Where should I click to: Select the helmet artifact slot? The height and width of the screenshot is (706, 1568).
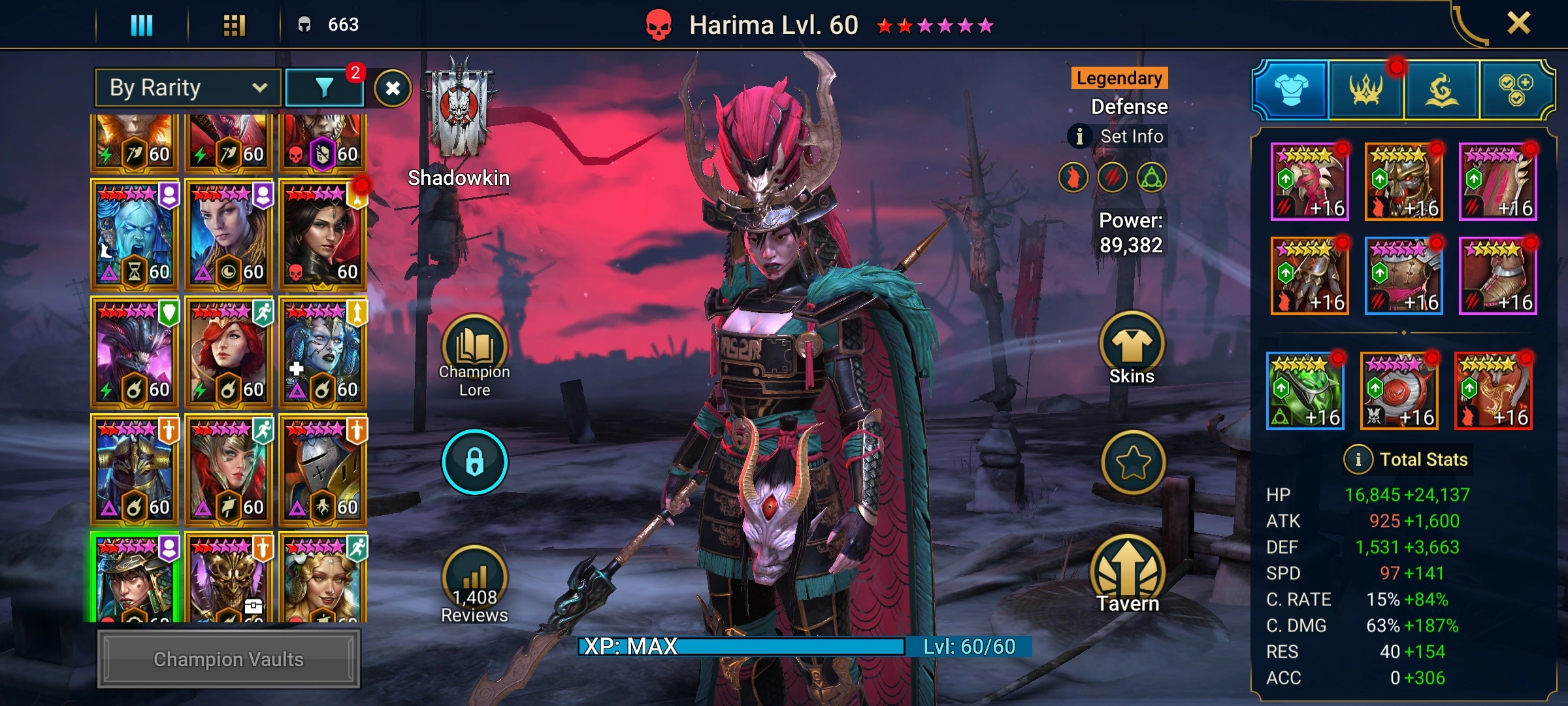click(1404, 182)
